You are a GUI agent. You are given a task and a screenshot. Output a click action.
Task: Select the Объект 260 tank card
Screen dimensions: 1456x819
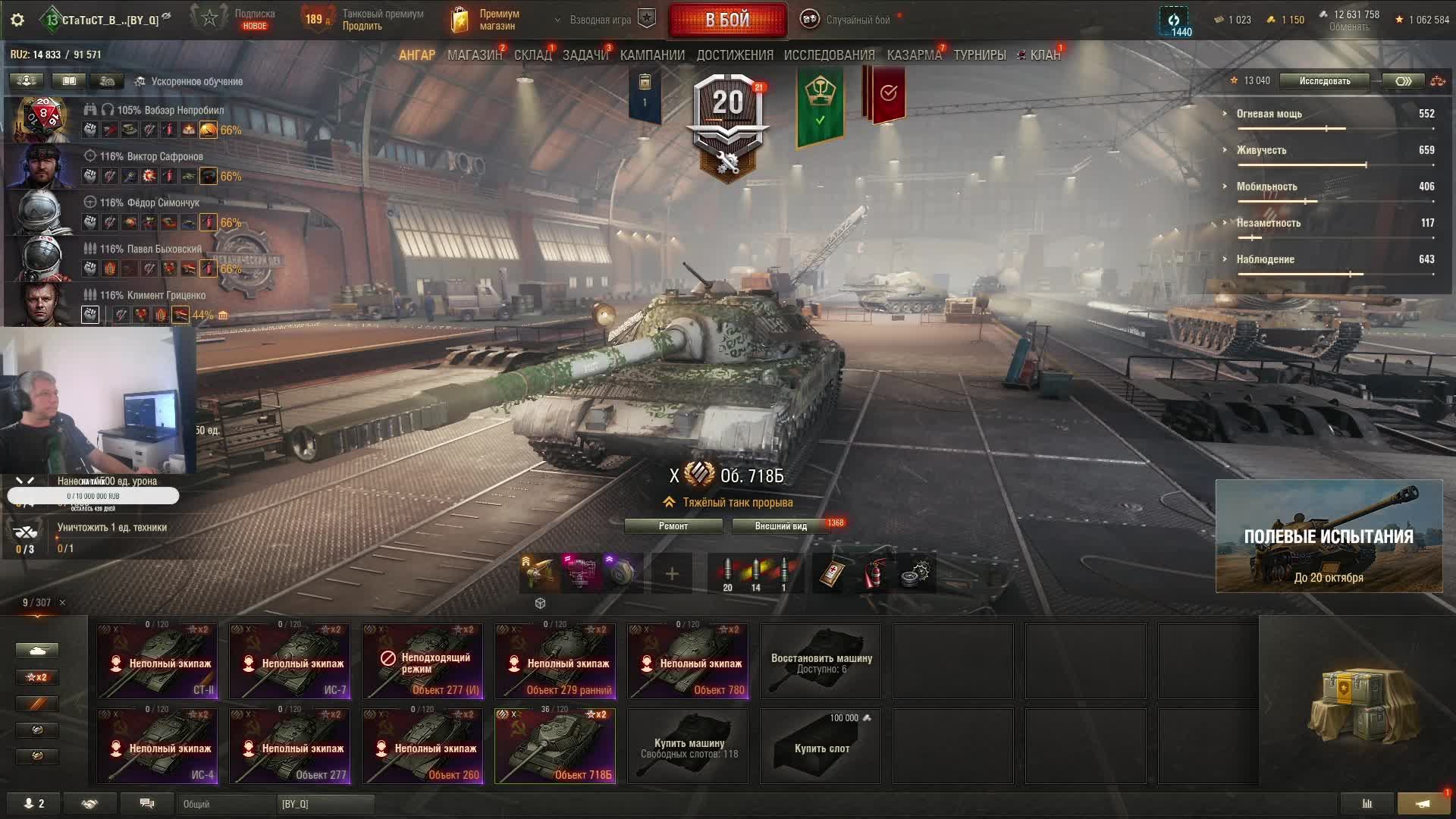[422, 746]
